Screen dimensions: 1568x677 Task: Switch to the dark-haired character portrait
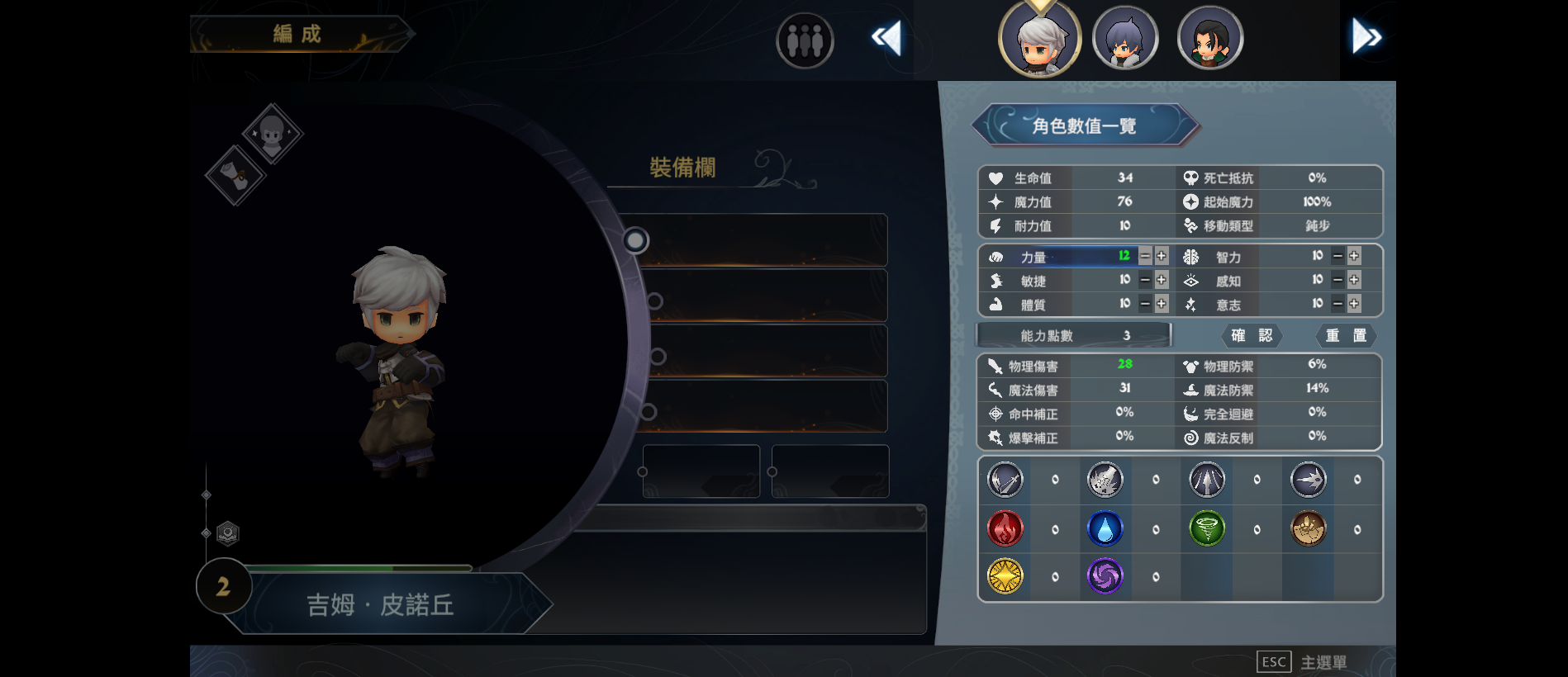point(1209,37)
